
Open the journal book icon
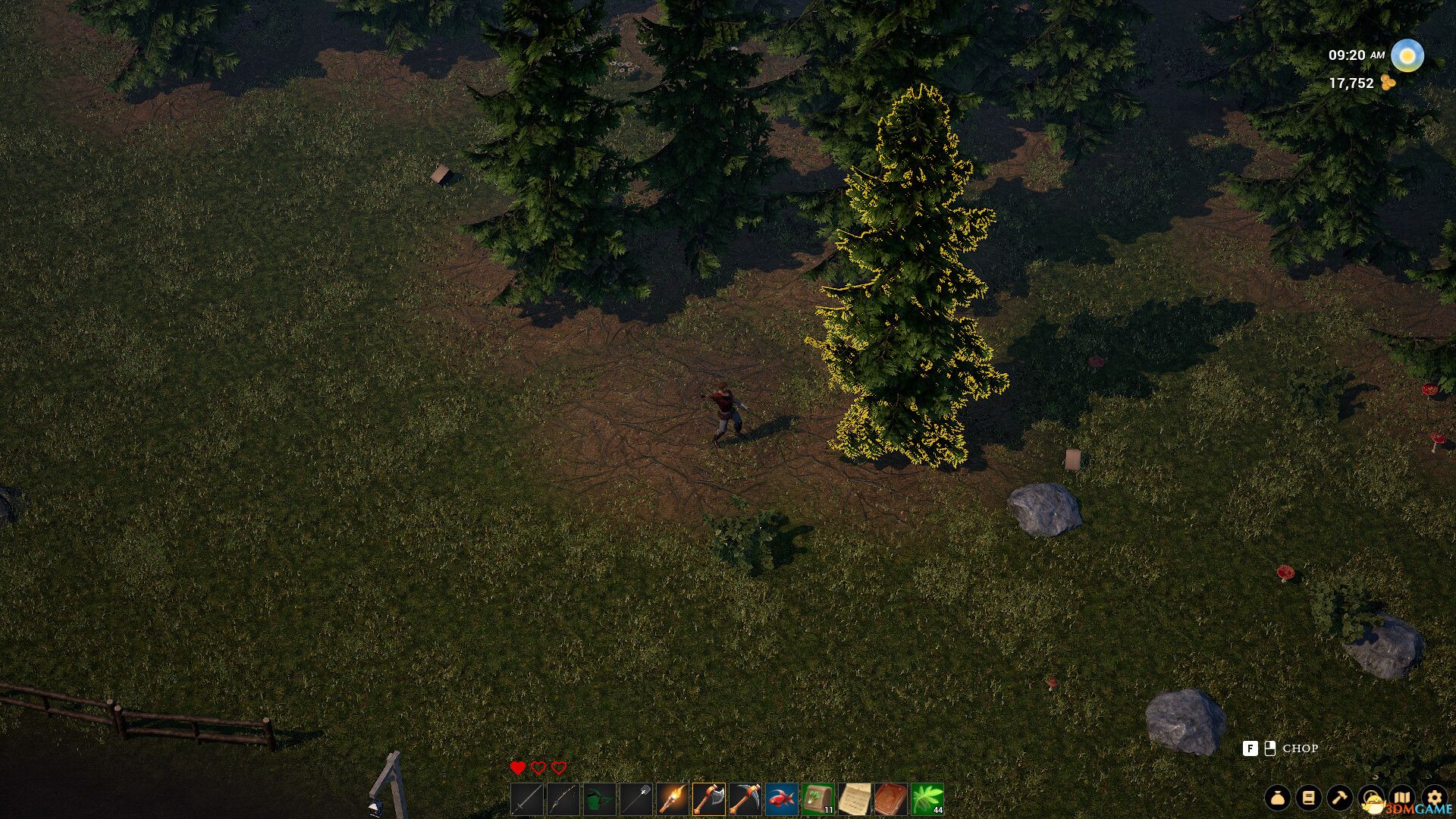pos(1308,798)
